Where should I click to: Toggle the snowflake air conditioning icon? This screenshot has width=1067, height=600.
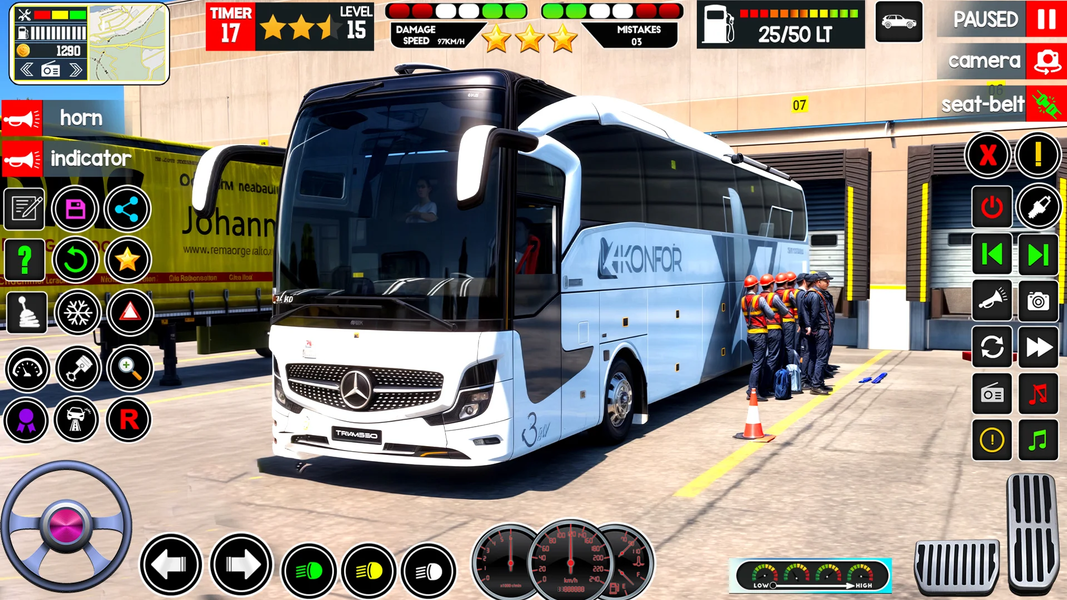click(77, 313)
